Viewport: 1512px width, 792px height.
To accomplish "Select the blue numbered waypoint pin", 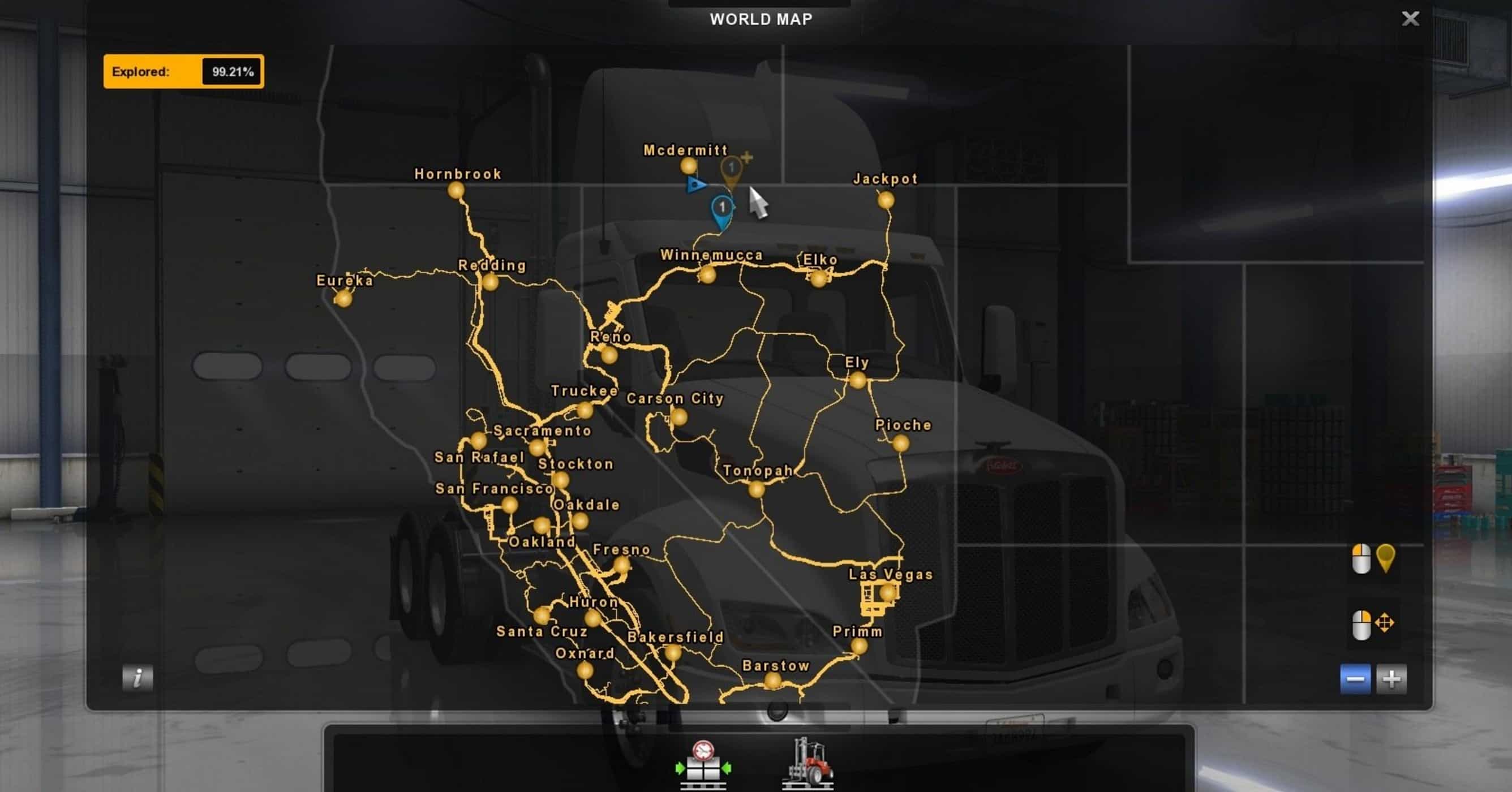I will pos(722,209).
